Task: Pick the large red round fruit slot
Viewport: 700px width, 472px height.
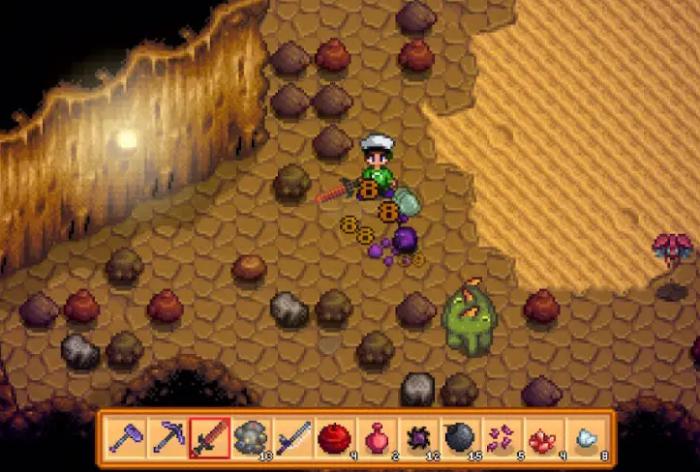Action: pyautogui.click(x=335, y=438)
